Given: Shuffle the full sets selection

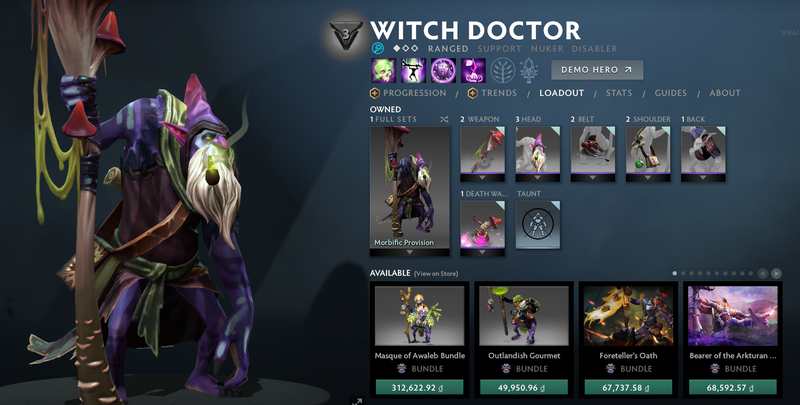Looking at the screenshot, I should 444,119.
